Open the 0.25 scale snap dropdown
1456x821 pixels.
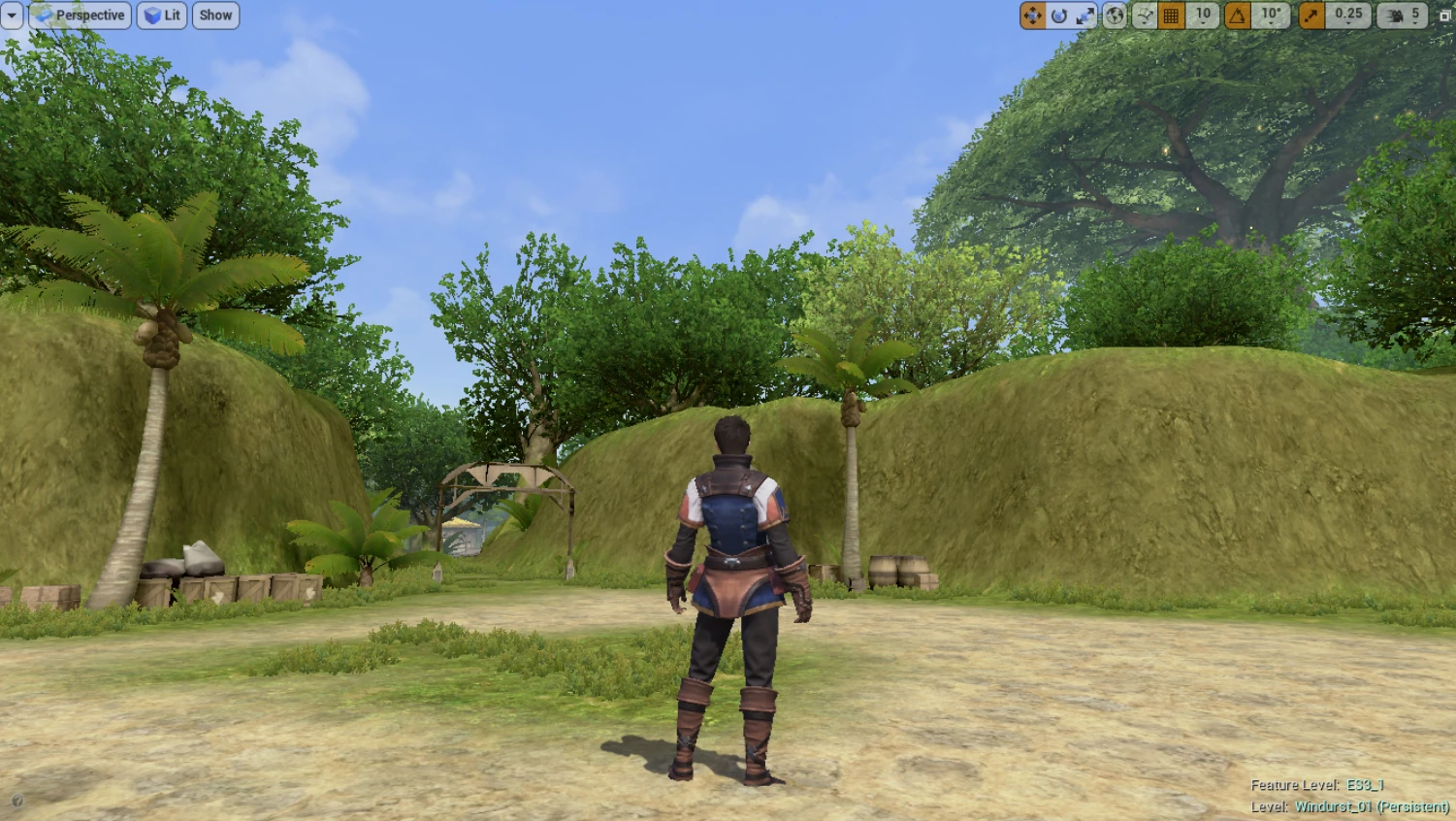[x=1348, y=16]
